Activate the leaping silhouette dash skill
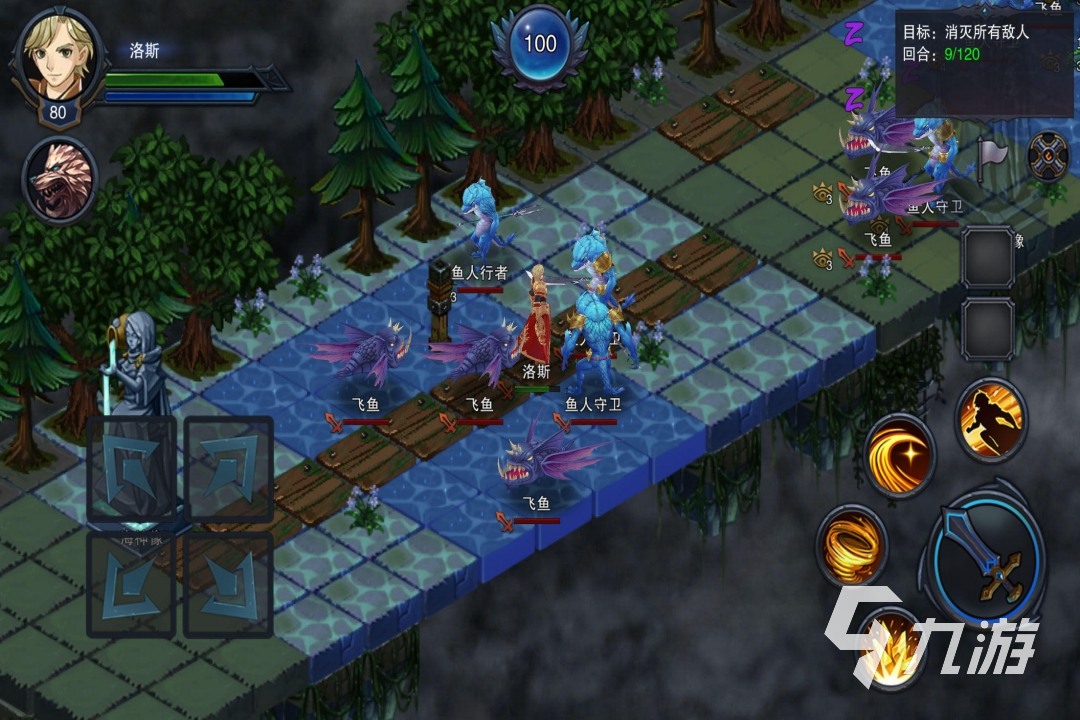This screenshot has width=1080, height=720. pyautogui.click(x=990, y=420)
